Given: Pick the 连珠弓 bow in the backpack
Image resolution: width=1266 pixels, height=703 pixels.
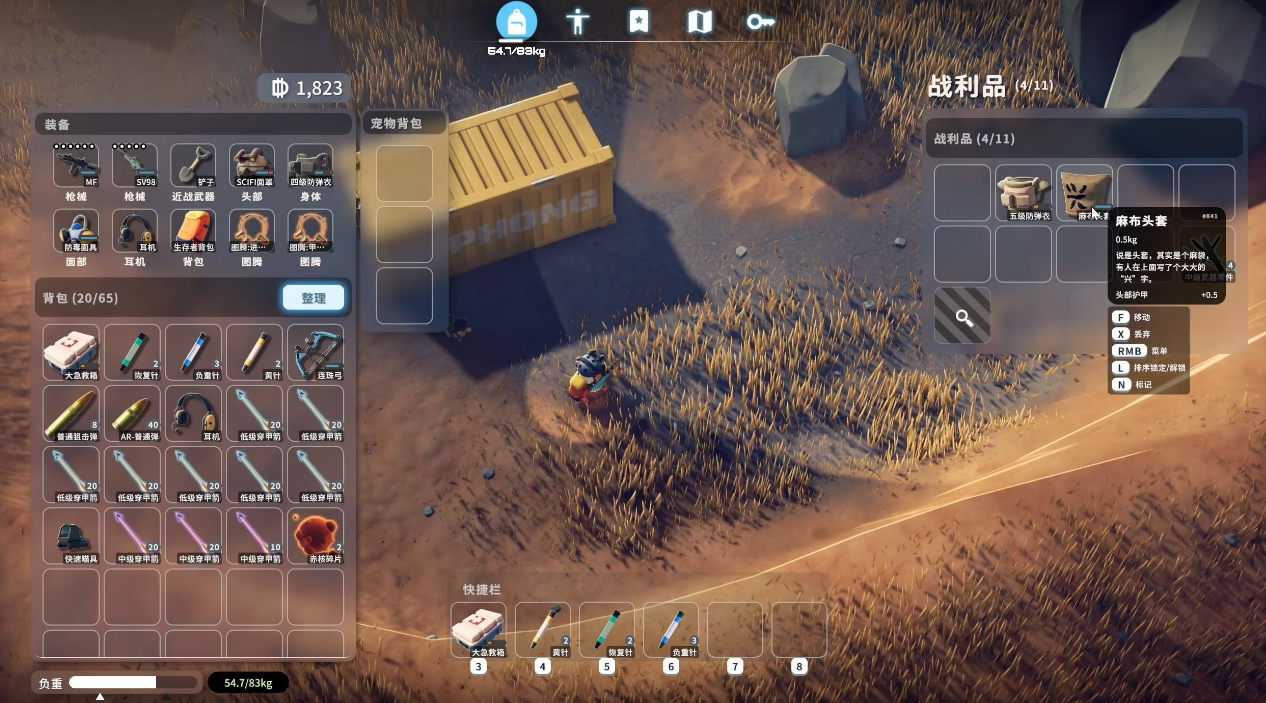Looking at the screenshot, I should 315,352.
